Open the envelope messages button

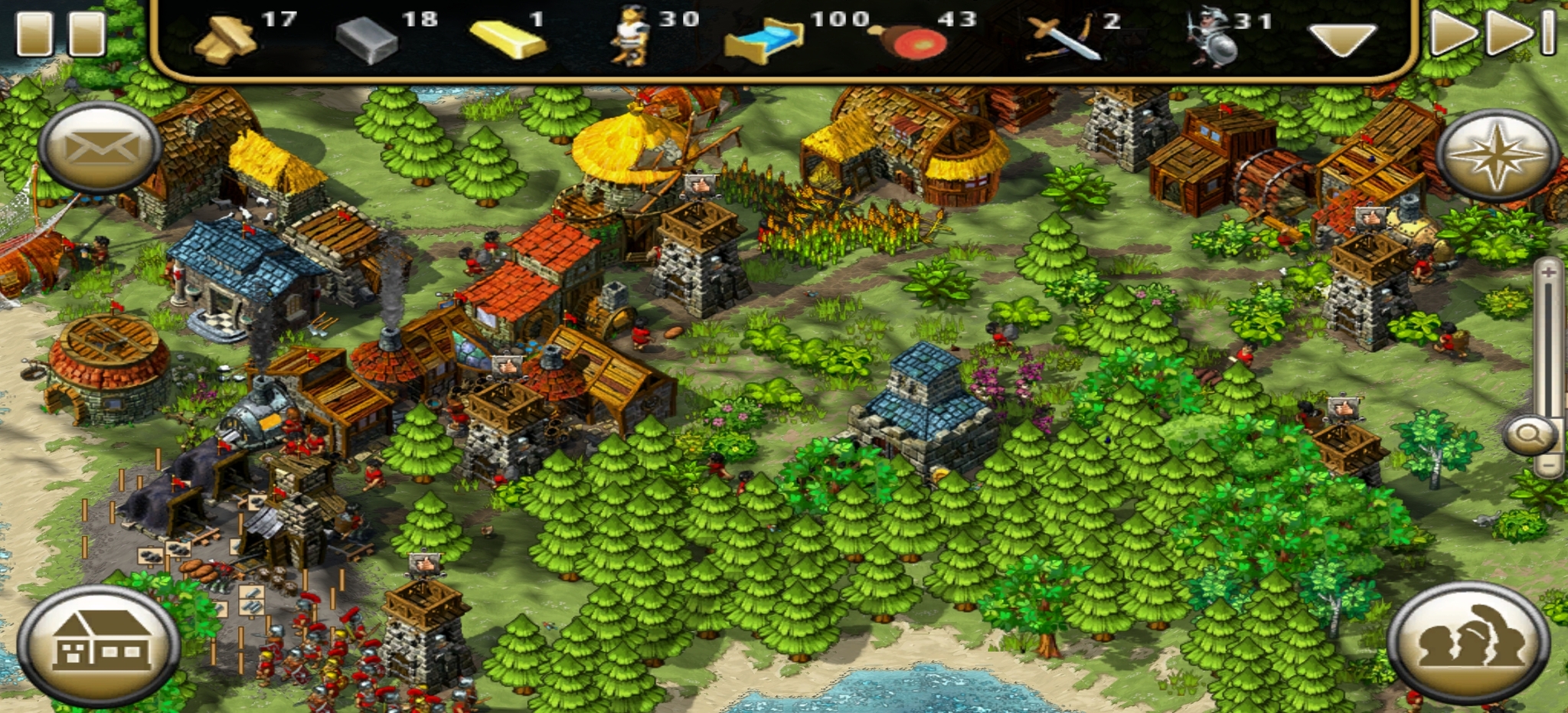[x=100, y=147]
